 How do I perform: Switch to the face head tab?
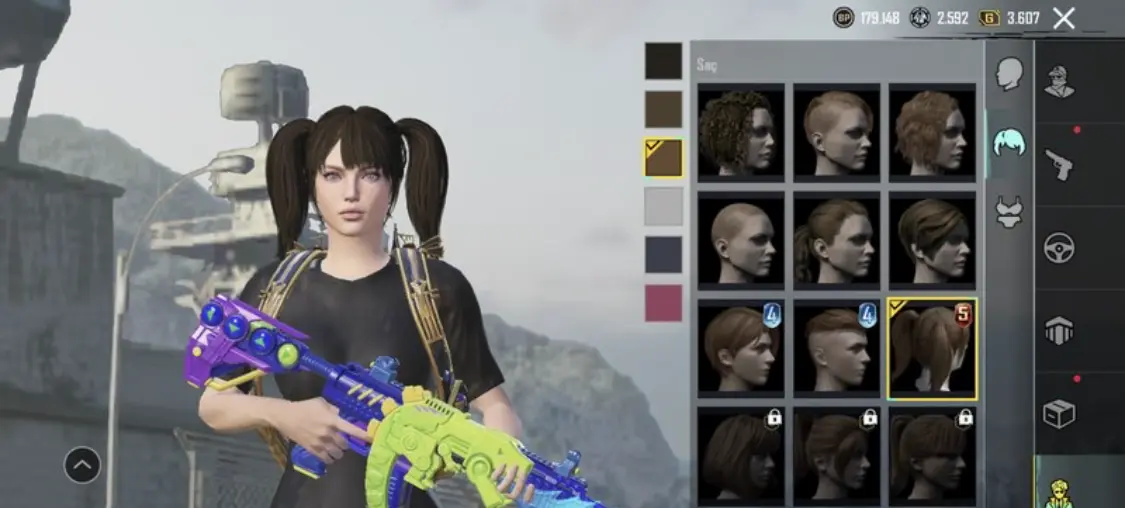1009,74
